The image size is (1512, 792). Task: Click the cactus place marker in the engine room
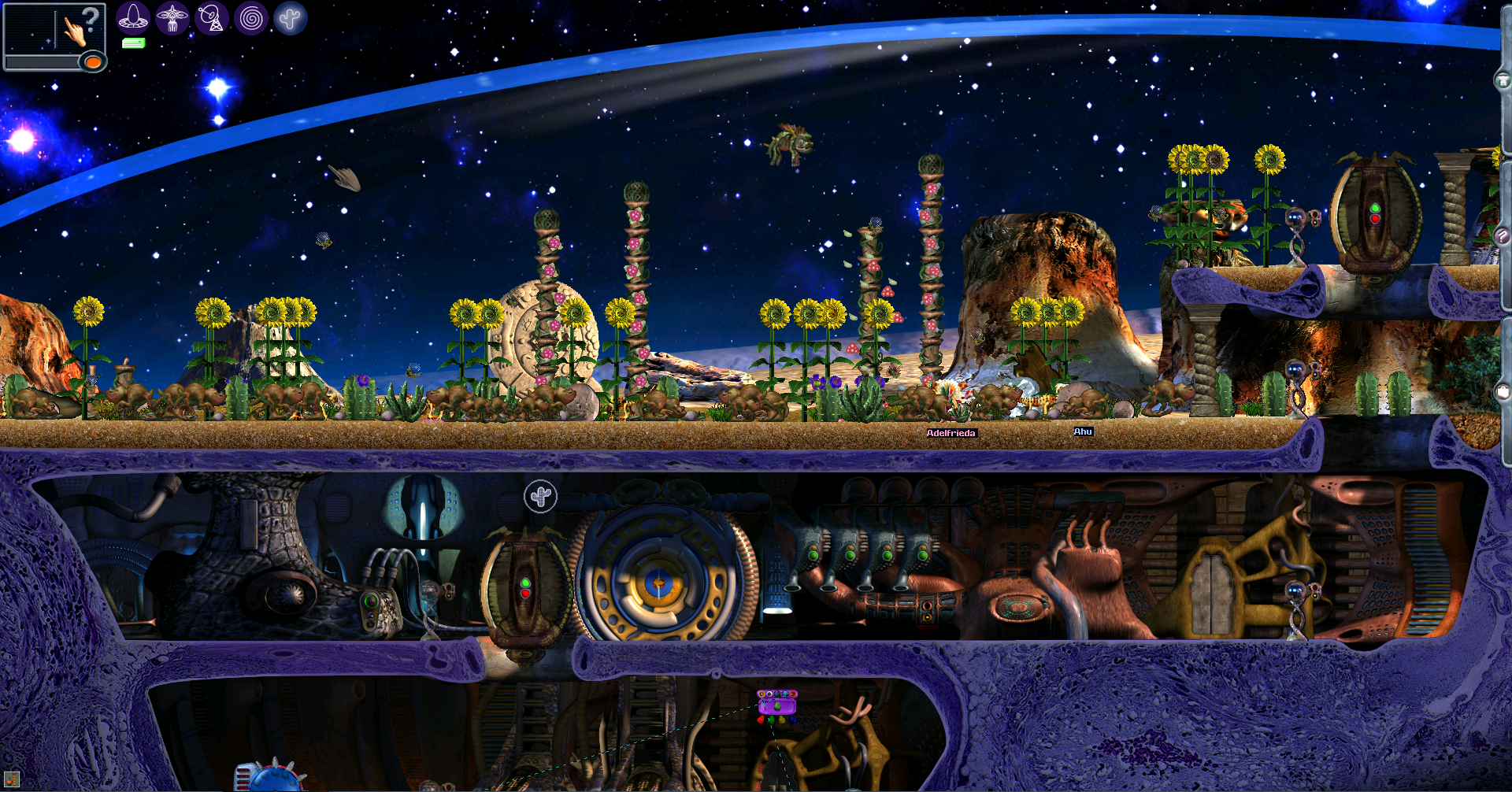tap(539, 495)
